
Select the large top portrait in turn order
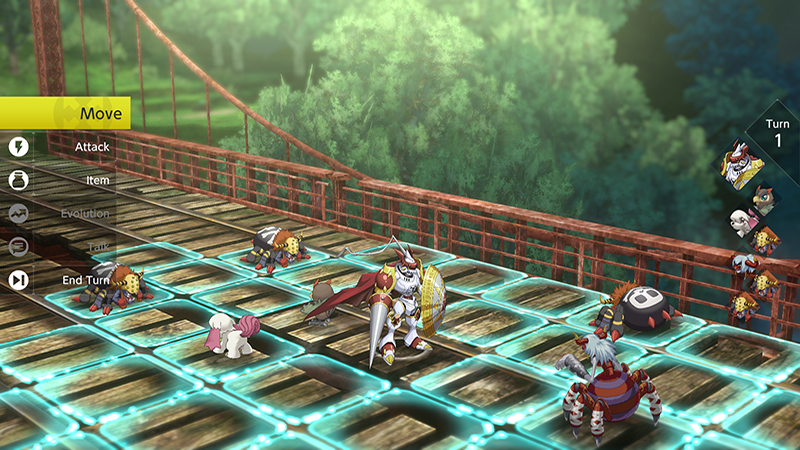741,166
